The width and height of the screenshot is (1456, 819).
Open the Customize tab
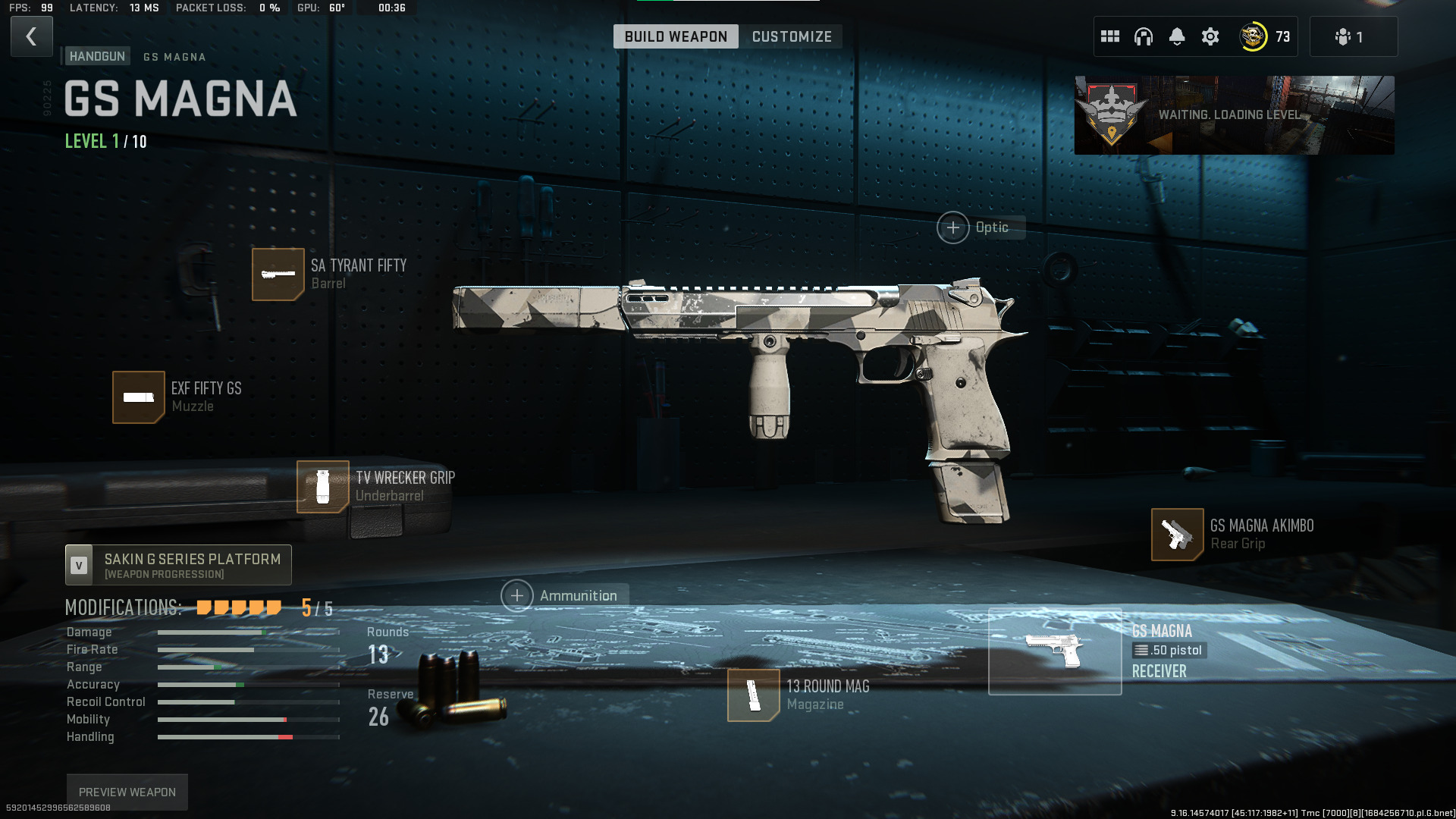(x=791, y=36)
